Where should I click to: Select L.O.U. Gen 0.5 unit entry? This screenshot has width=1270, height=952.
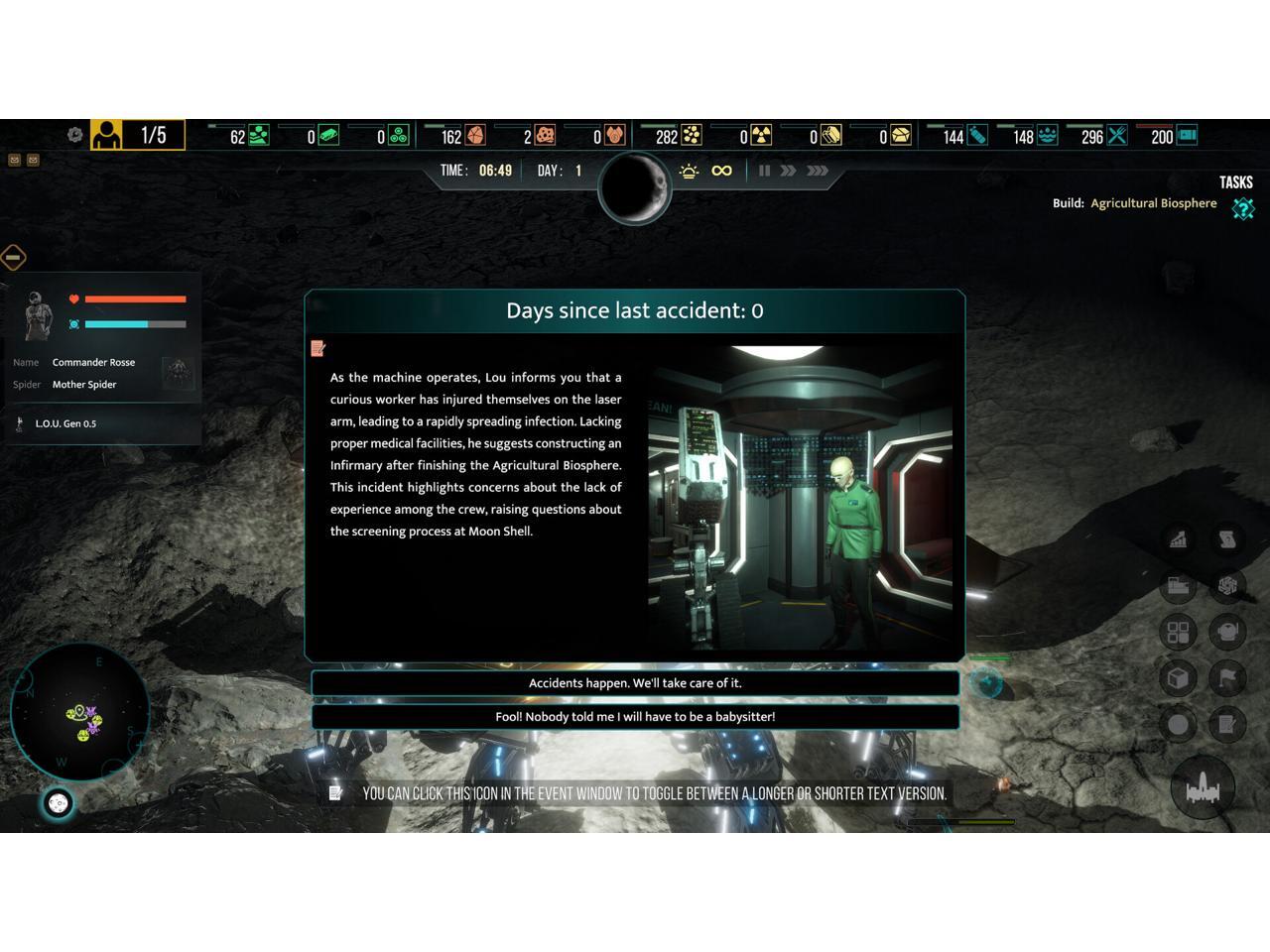click(x=65, y=423)
